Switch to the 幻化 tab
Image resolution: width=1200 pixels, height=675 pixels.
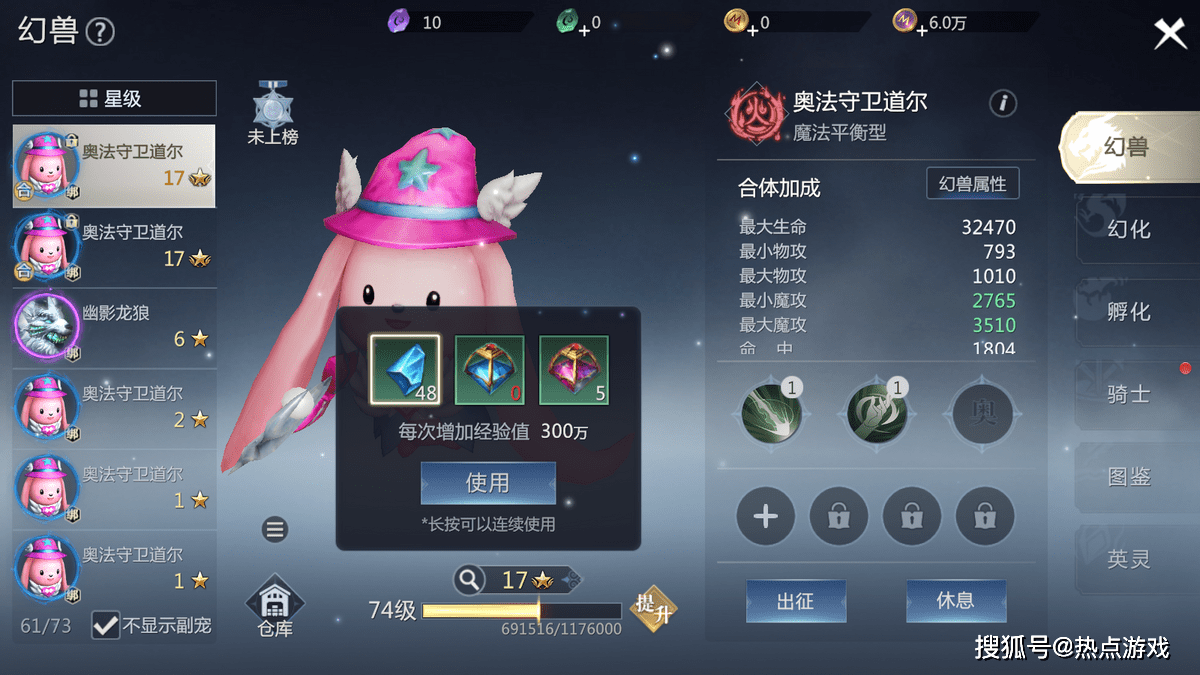click(x=1128, y=229)
